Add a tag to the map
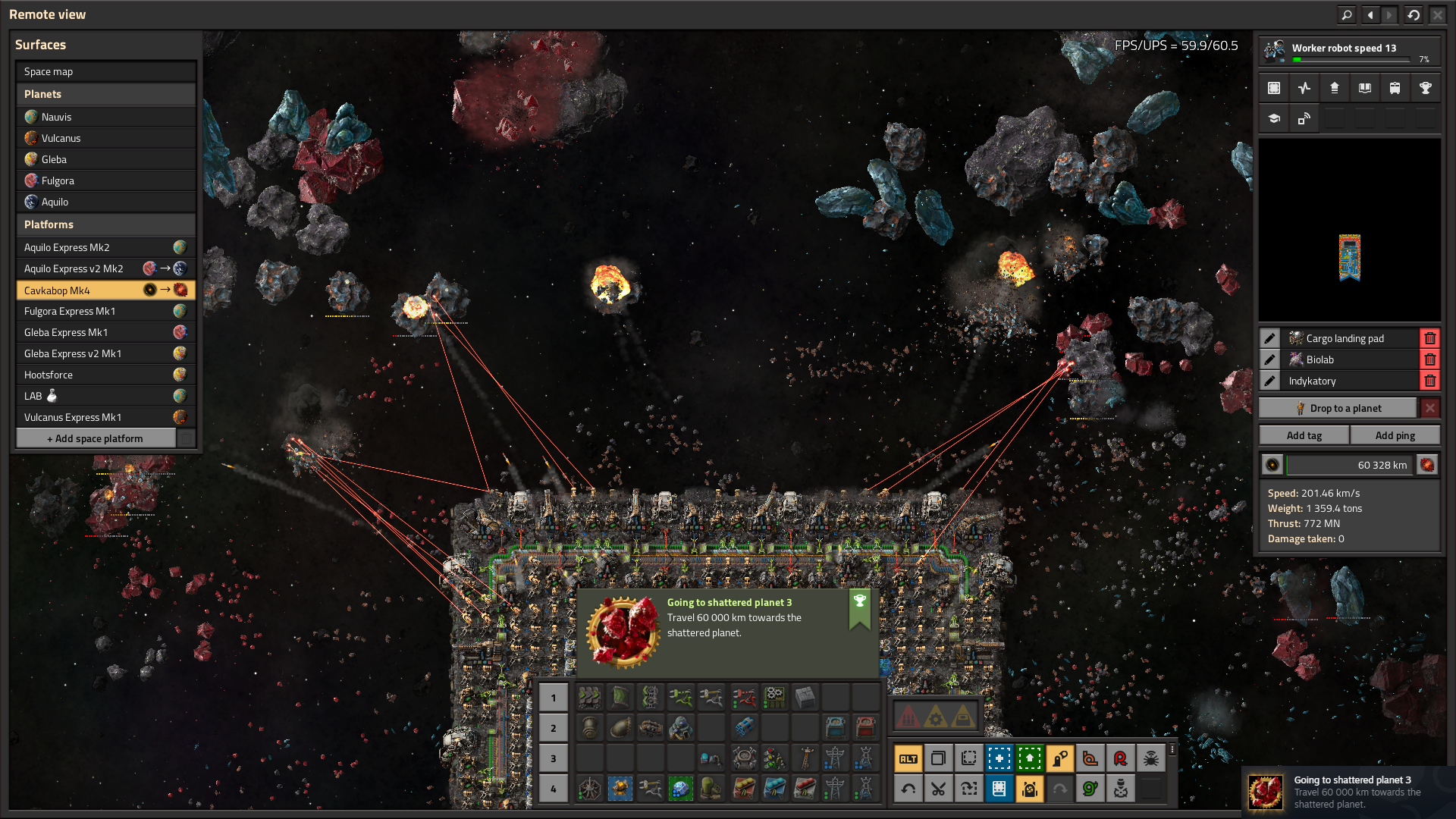This screenshot has width=1456, height=819. 1304,435
